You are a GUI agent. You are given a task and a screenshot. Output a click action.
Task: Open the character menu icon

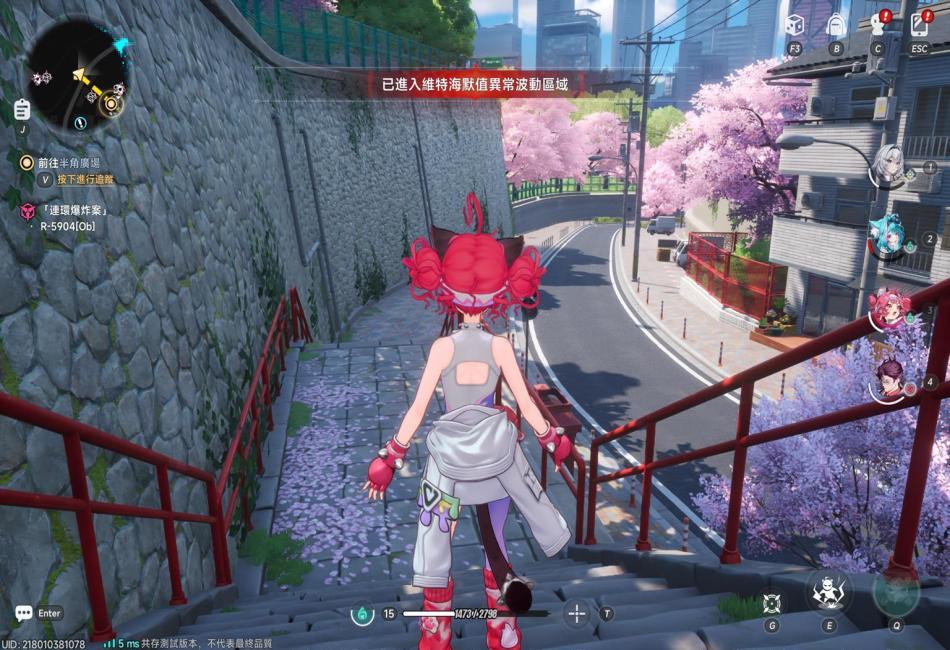tap(878, 25)
